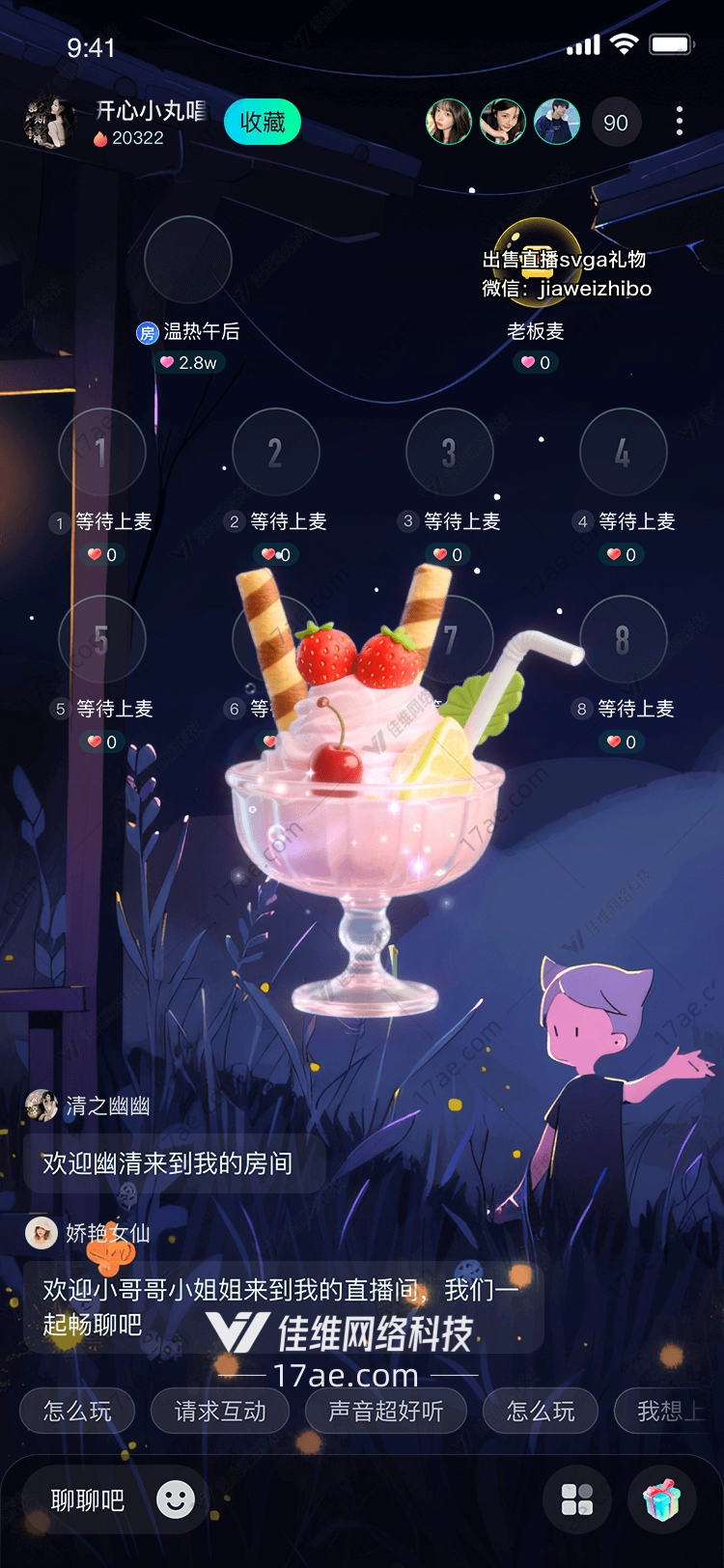This screenshot has width=724, height=1568.
Task: Pick mic seat number 4
Action: pos(623,452)
